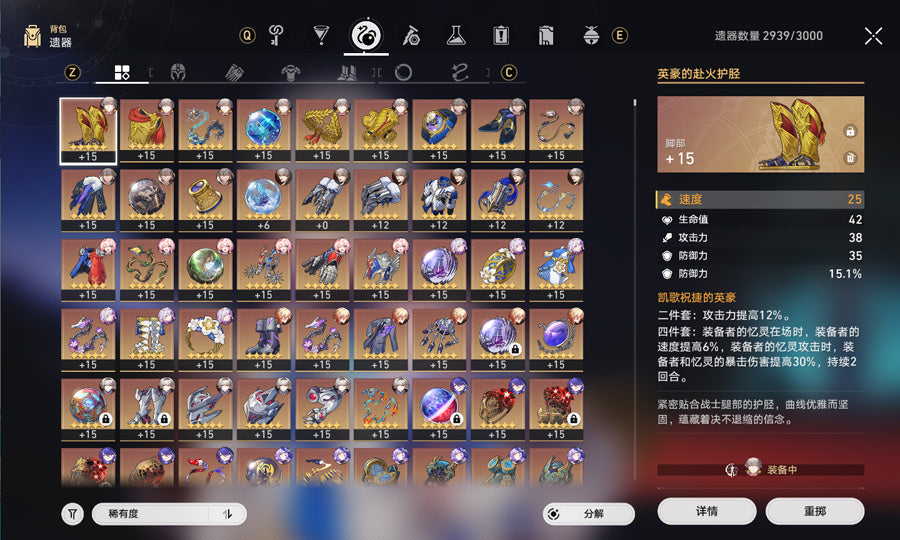
Task: Select the +0 gauntlet relic
Action: click(322, 196)
